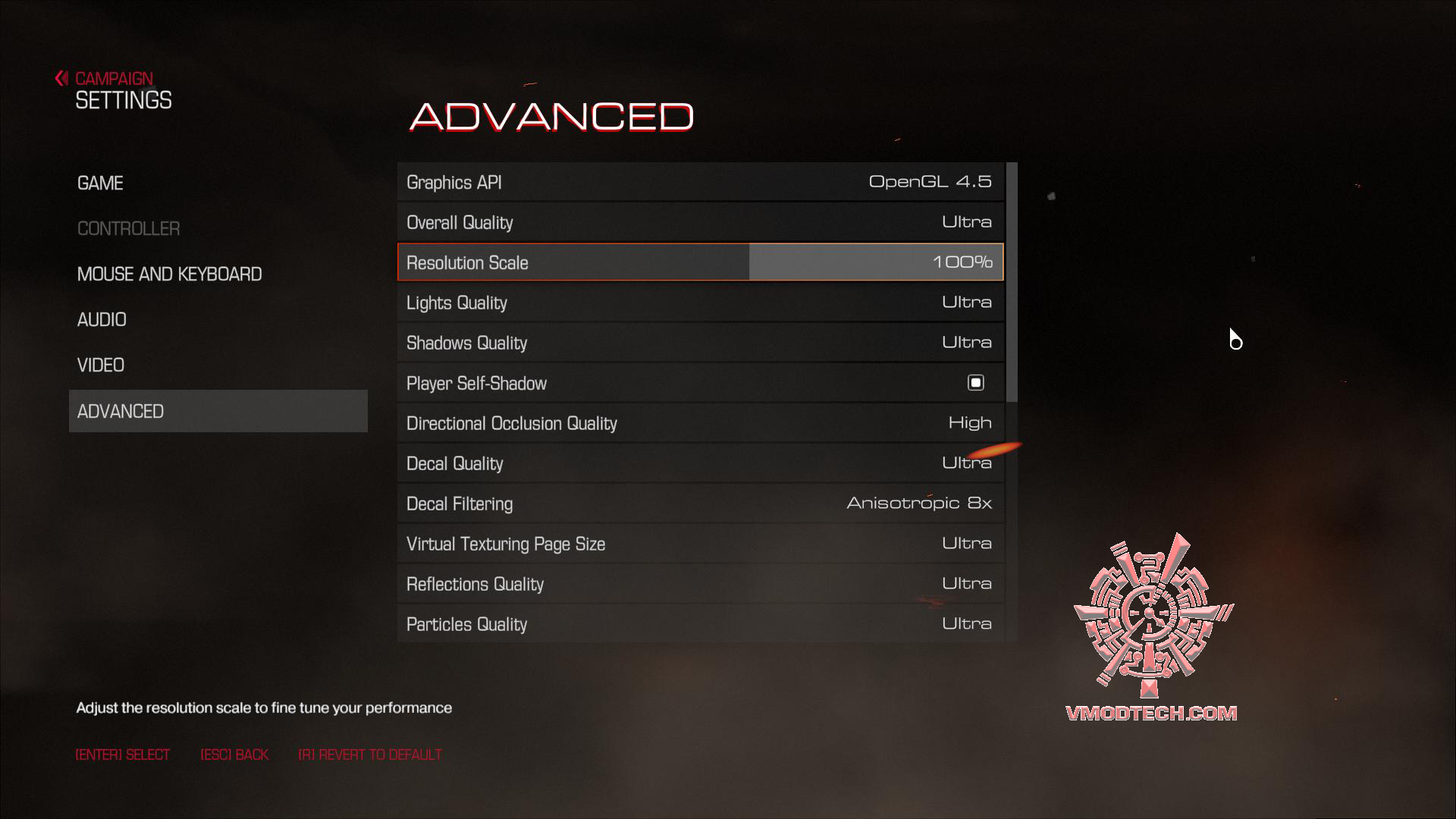Toggle Player Self-Shadow off
Image resolution: width=1456 pixels, height=819 pixels.
point(976,382)
